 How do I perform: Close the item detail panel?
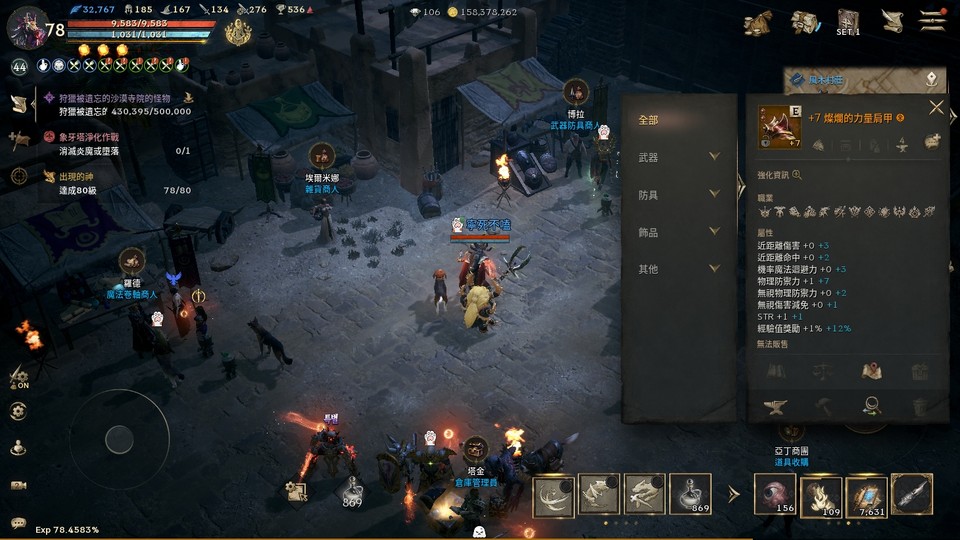(x=936, y=108)
